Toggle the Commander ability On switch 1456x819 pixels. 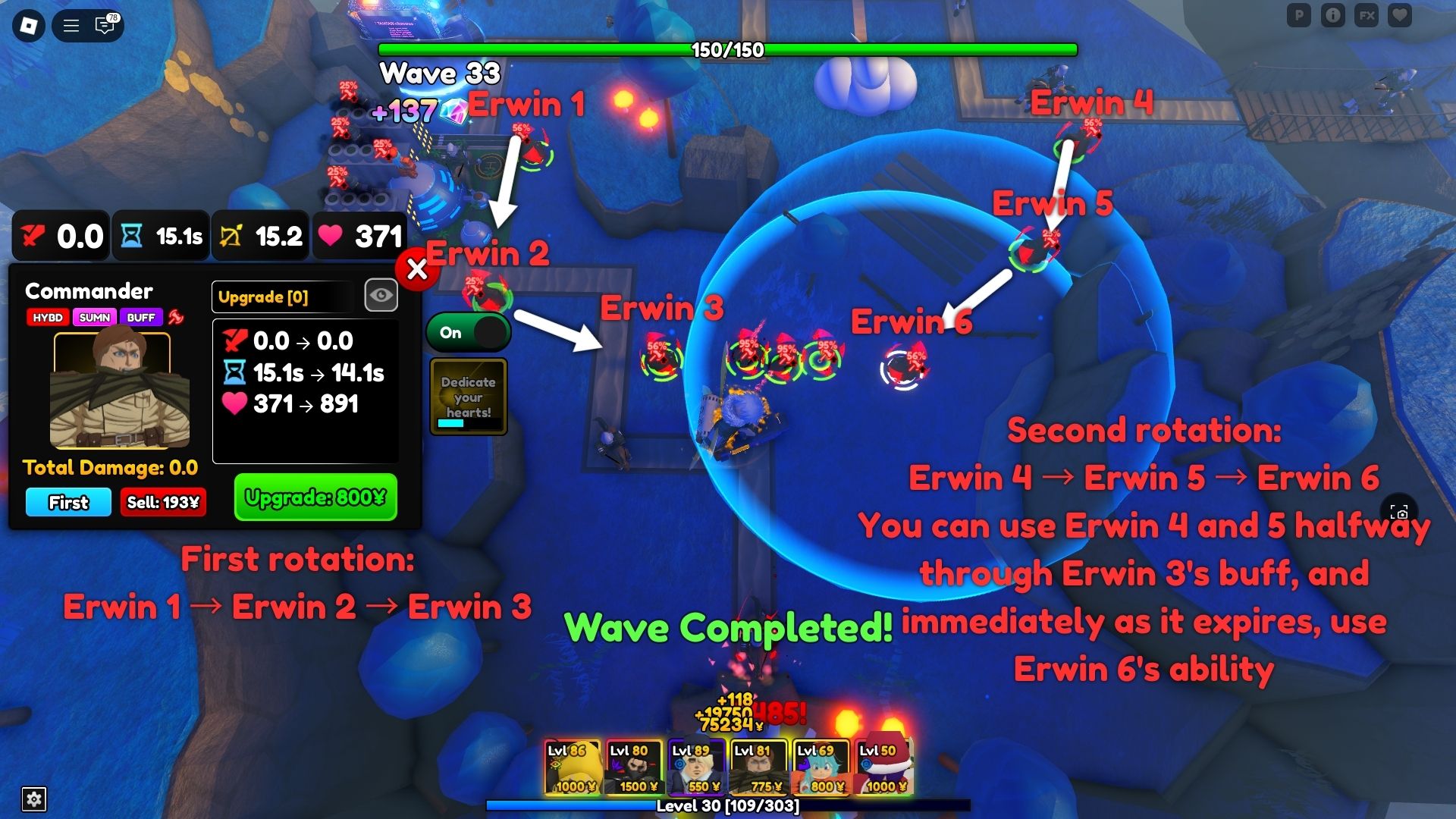coord(468,332)
